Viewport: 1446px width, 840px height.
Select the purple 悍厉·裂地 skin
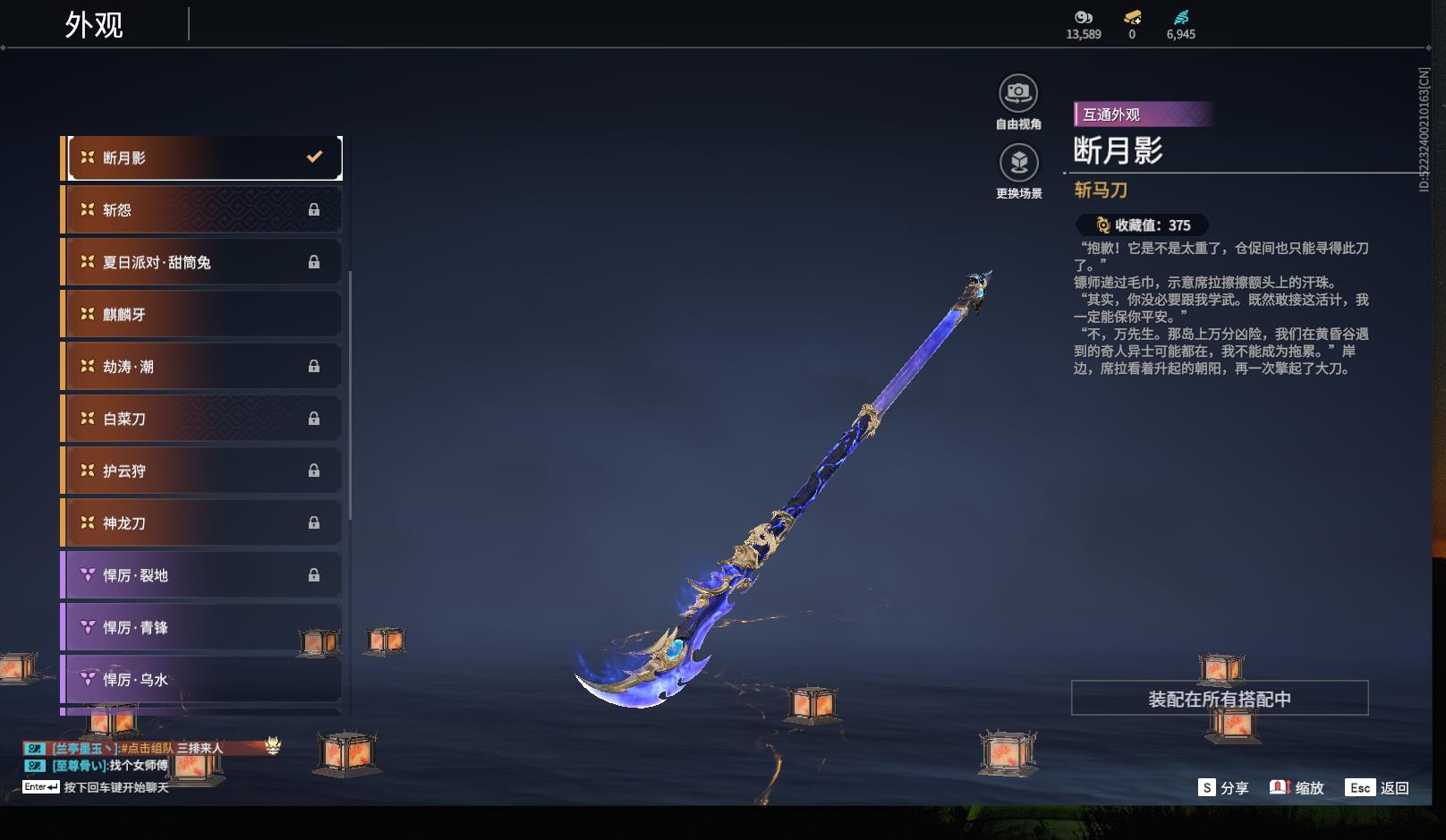pos(204,575)
